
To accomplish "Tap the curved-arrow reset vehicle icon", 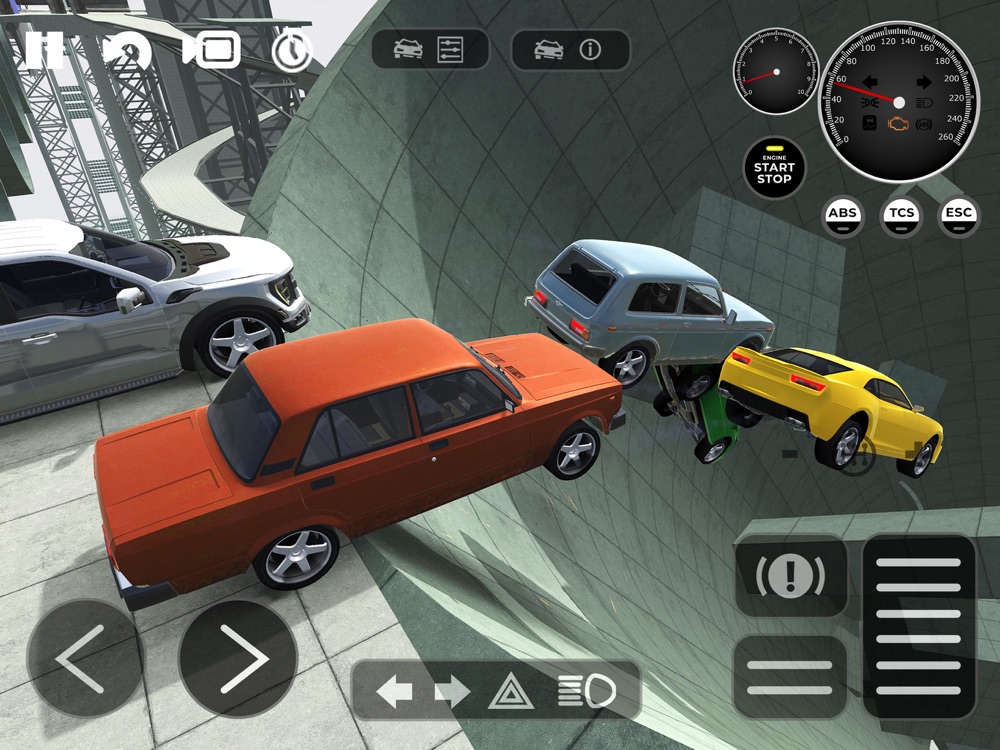I will coord(127,50).
